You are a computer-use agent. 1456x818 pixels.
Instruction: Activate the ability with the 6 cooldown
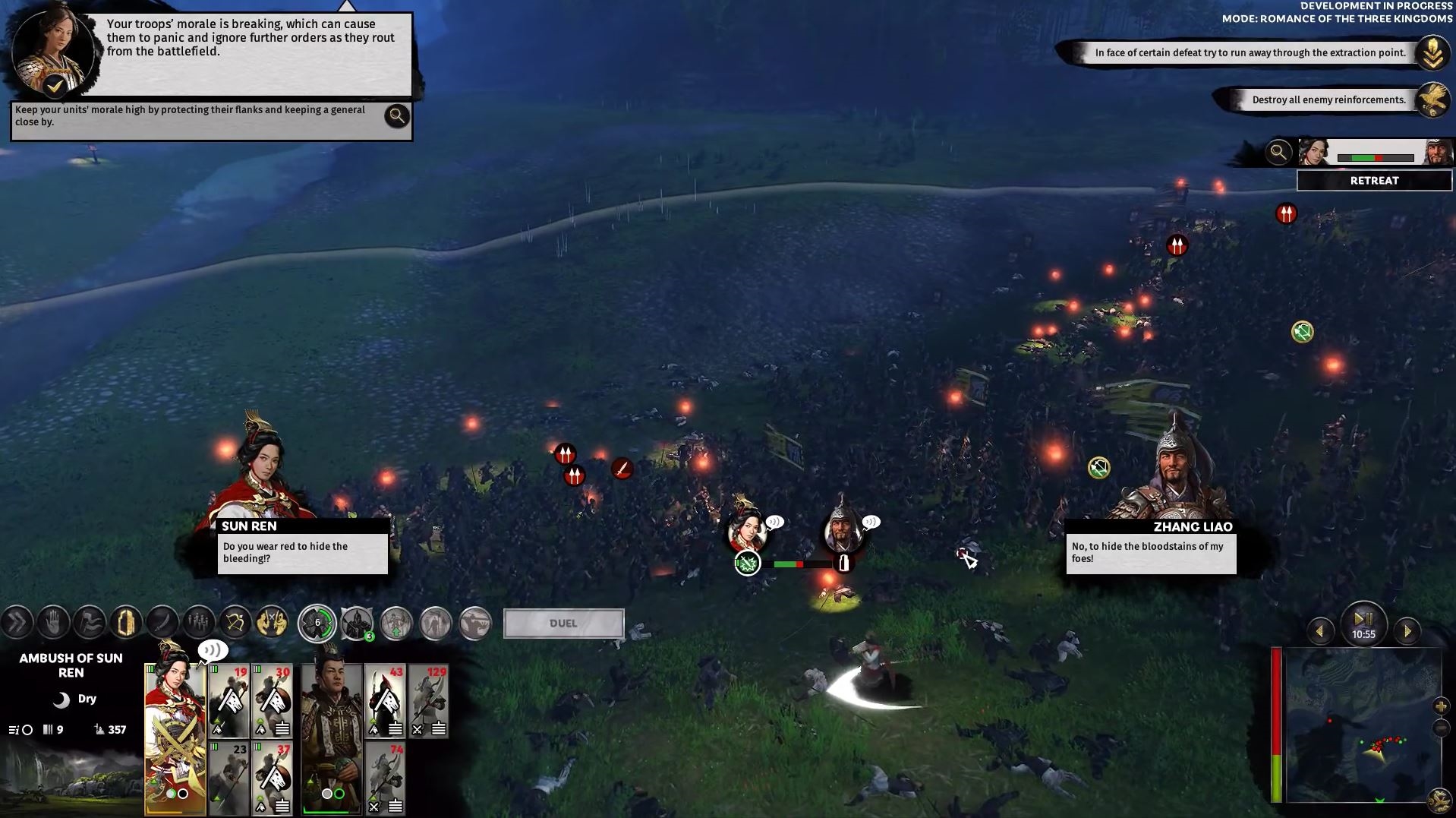317,624
